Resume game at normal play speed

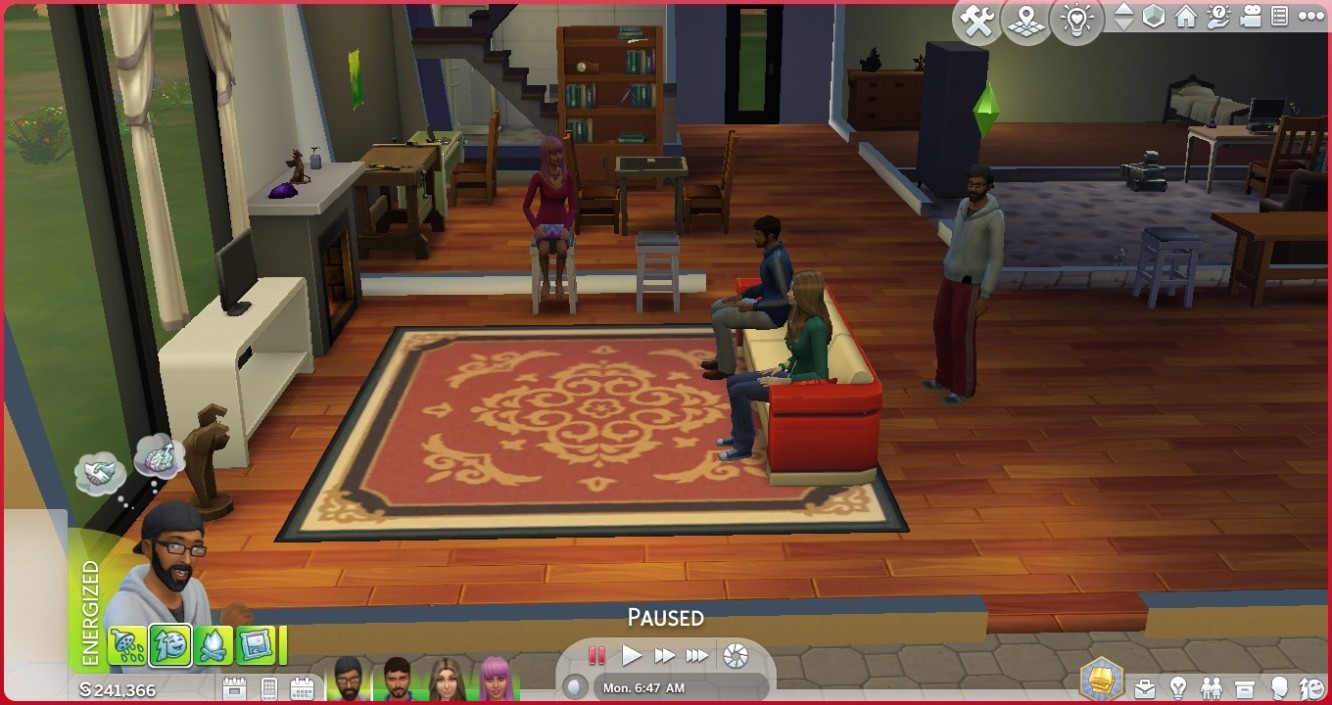631,656
